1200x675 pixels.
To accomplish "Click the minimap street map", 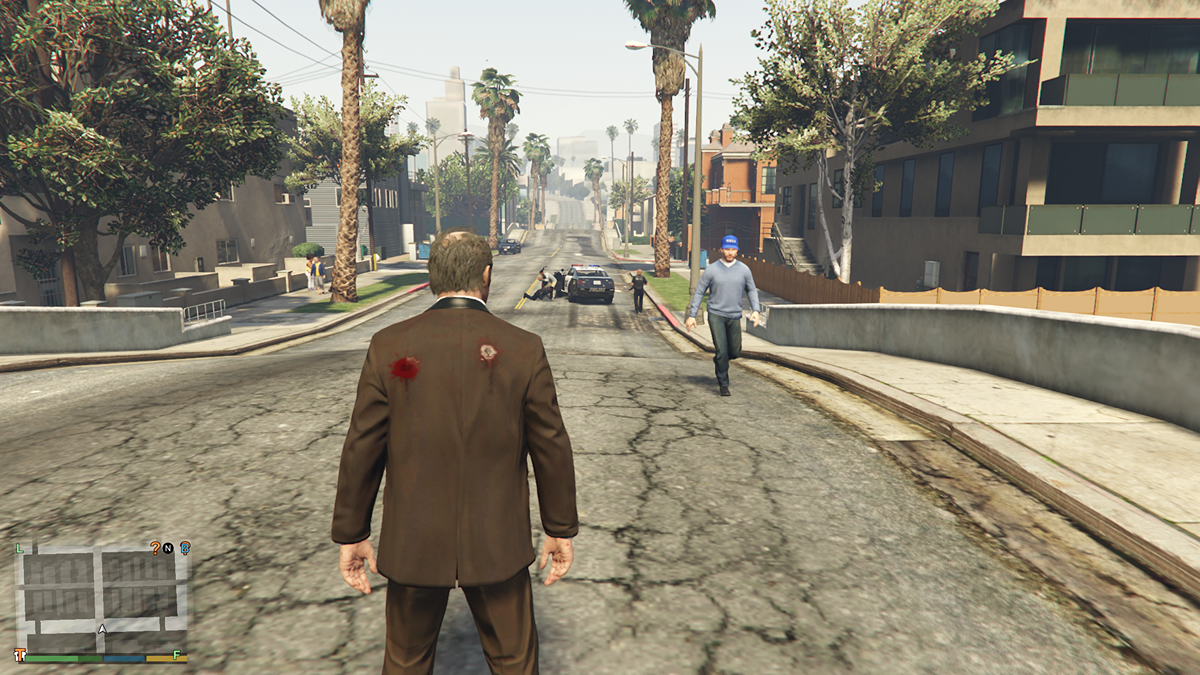I will [x=100, y=597].
